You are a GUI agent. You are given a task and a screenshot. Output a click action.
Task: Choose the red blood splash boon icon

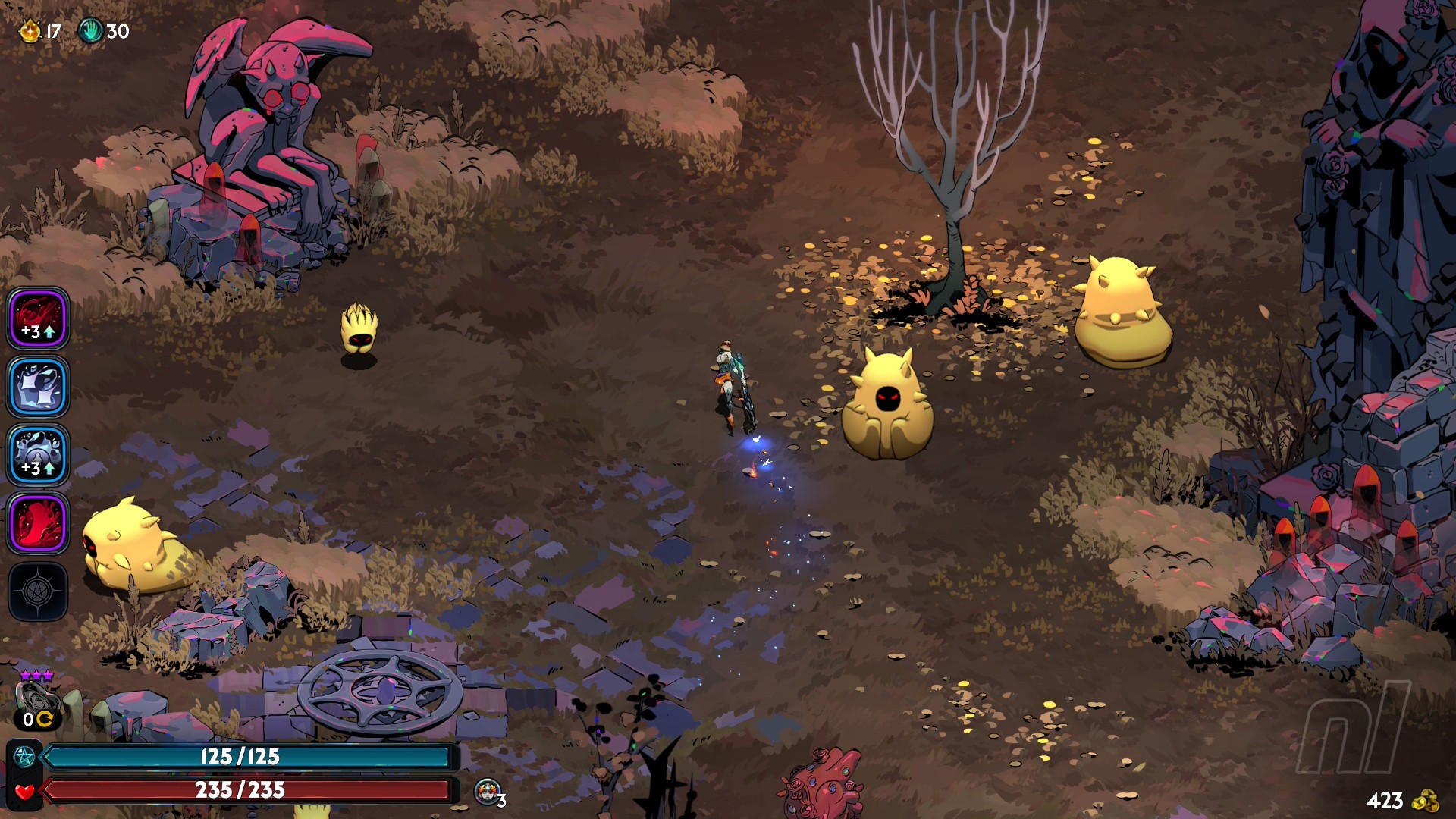39,523
